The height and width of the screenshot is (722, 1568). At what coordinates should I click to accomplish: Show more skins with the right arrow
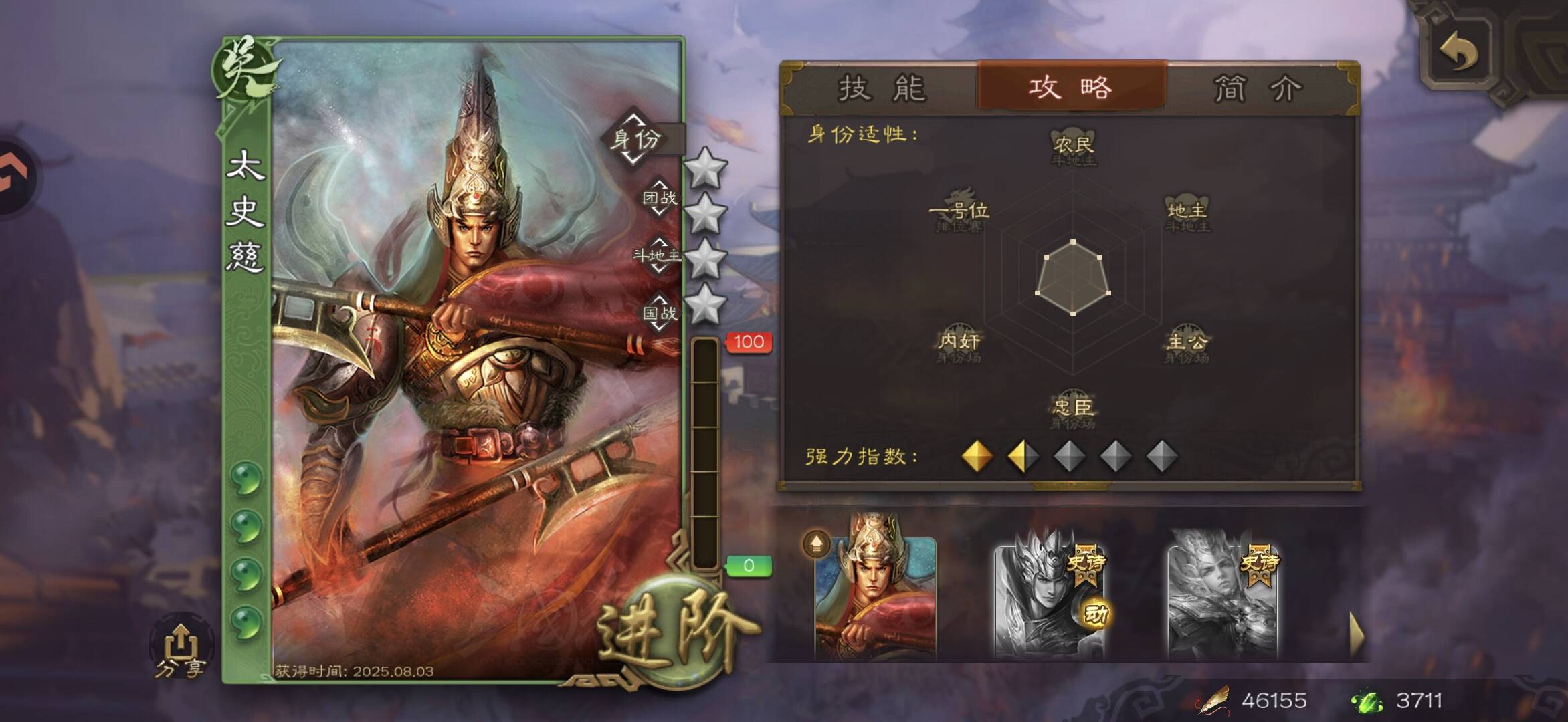tap(1356, 634)
